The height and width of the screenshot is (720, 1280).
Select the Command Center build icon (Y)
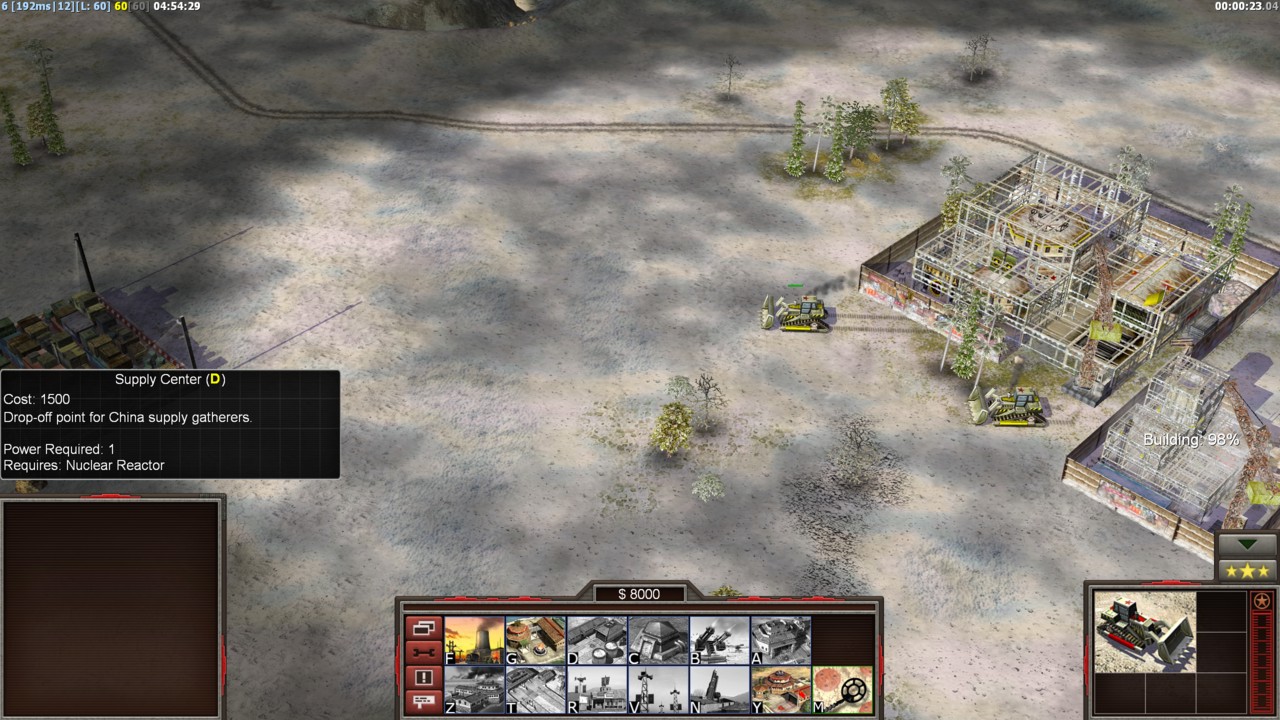[780, 690]
